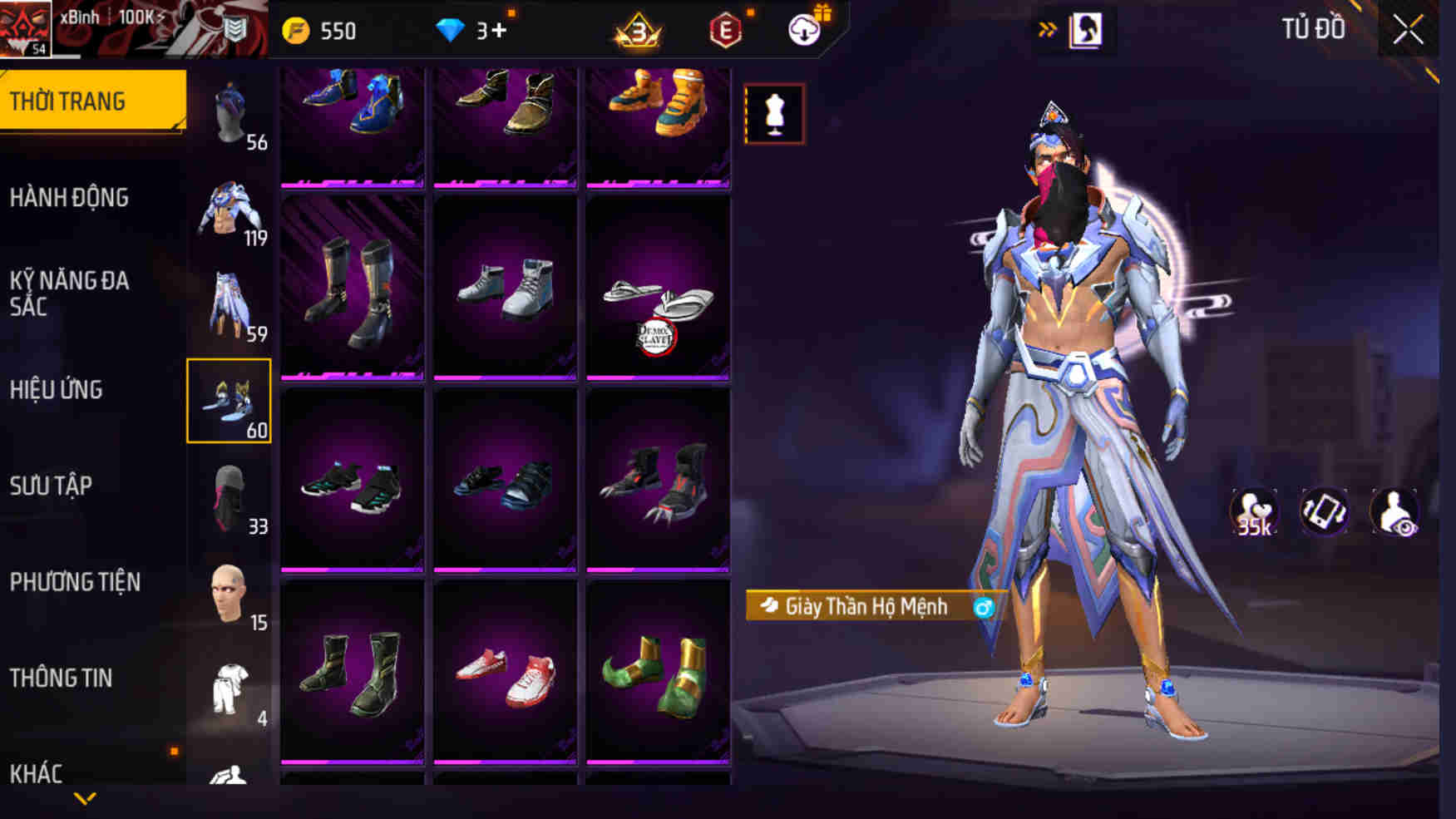Switch to PHƯƠNG TIỆN tab
The width and height of the screenshot is (1456, 819).
[75, 582]
